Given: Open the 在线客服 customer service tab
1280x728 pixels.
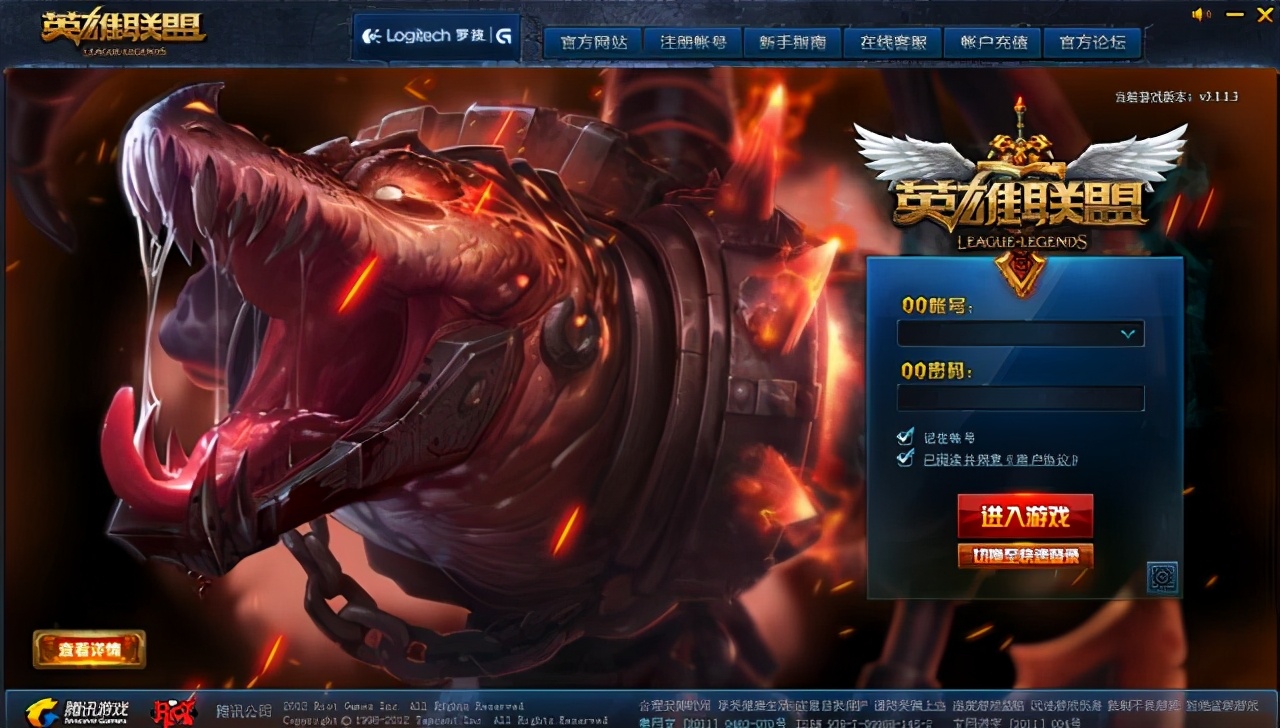Looking at the screenshot, I should (891, 43).
